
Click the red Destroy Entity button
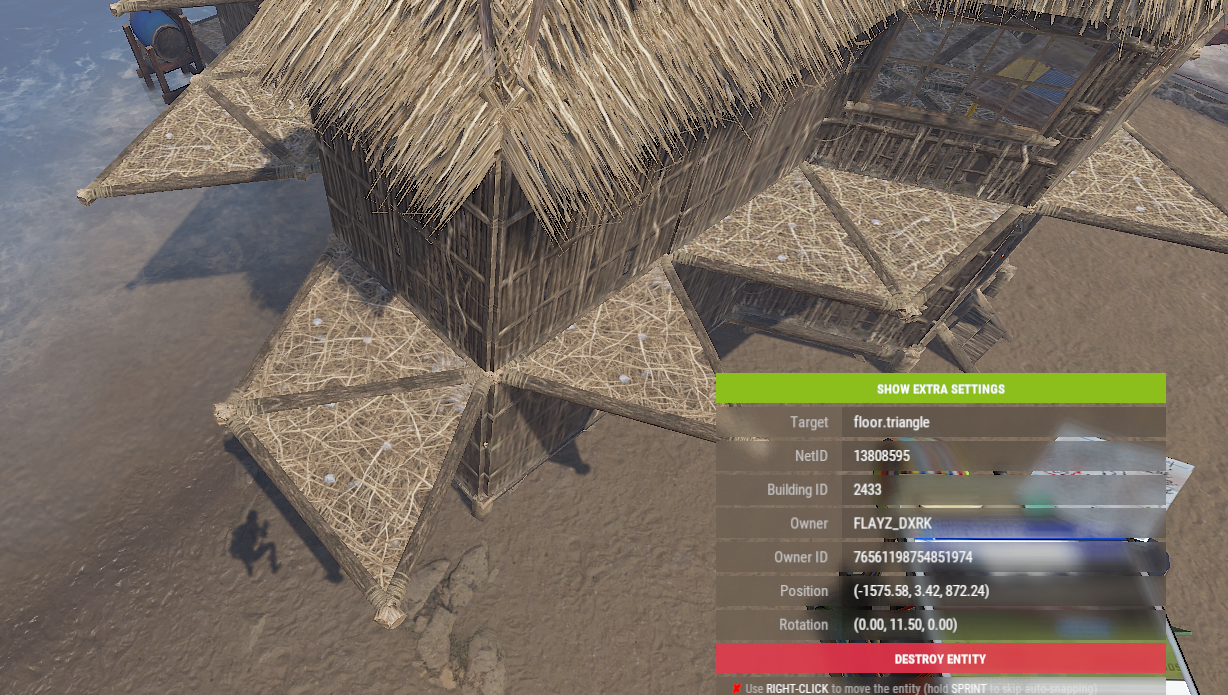click(x=940, y=659)
